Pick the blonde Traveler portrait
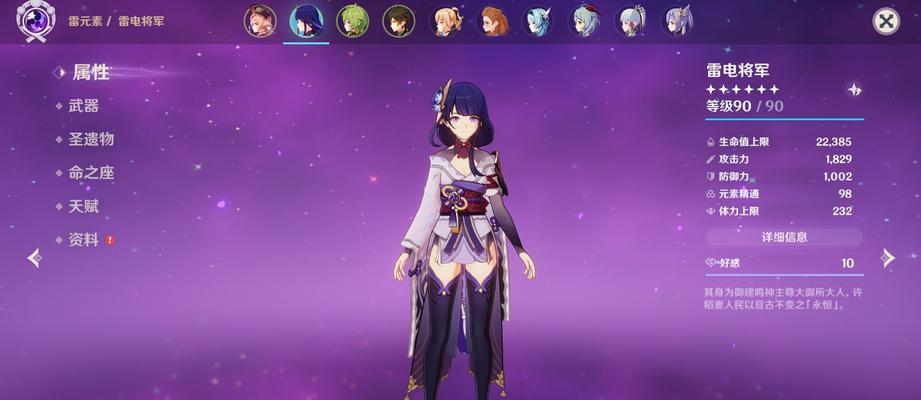 (x=445, y=21)
